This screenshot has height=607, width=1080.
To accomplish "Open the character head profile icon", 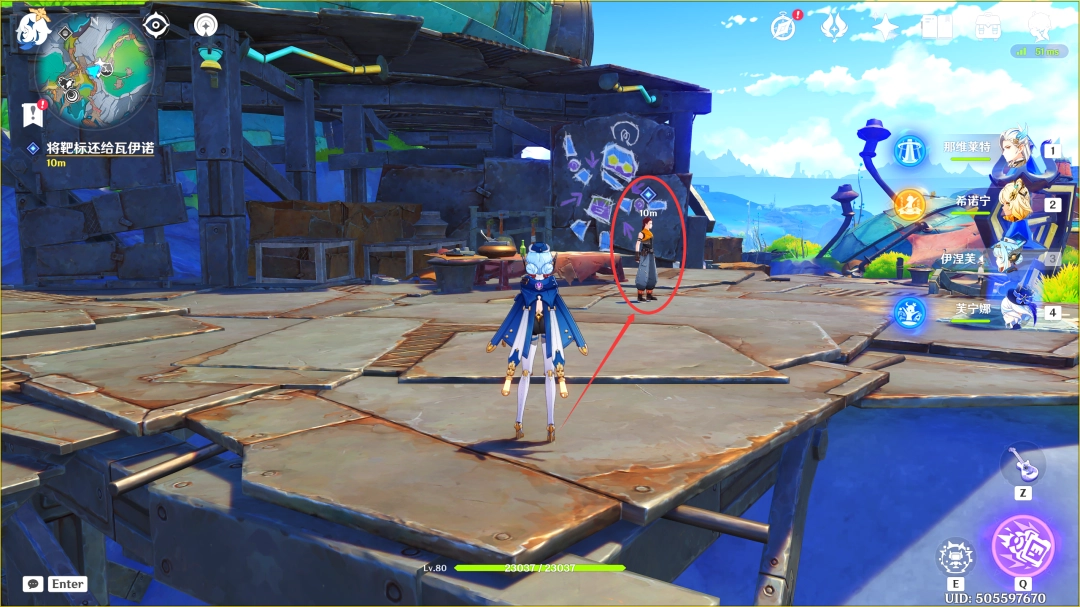I will (x=1040, y=25).
